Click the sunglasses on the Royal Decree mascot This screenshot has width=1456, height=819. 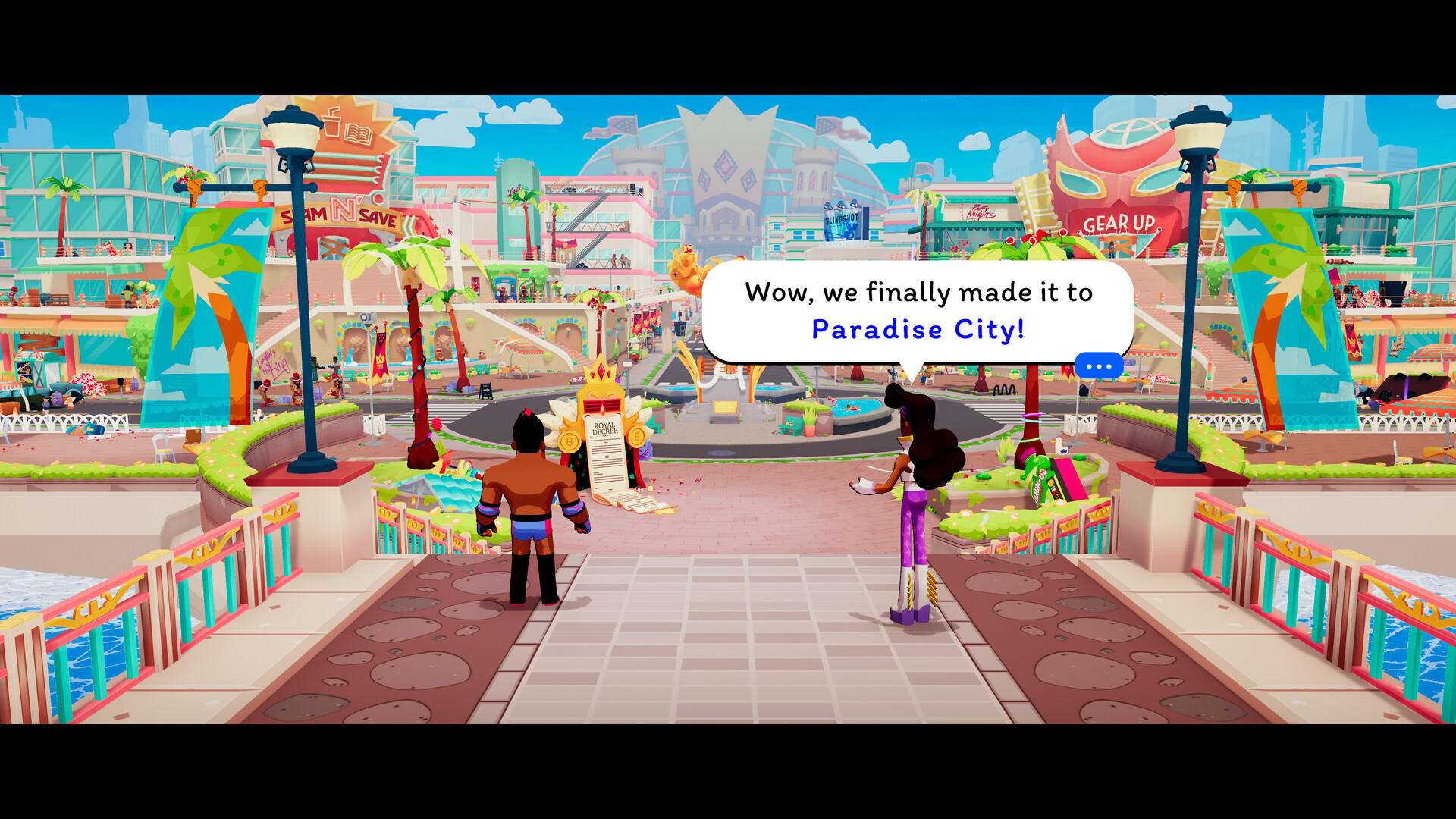coord(602,406)
